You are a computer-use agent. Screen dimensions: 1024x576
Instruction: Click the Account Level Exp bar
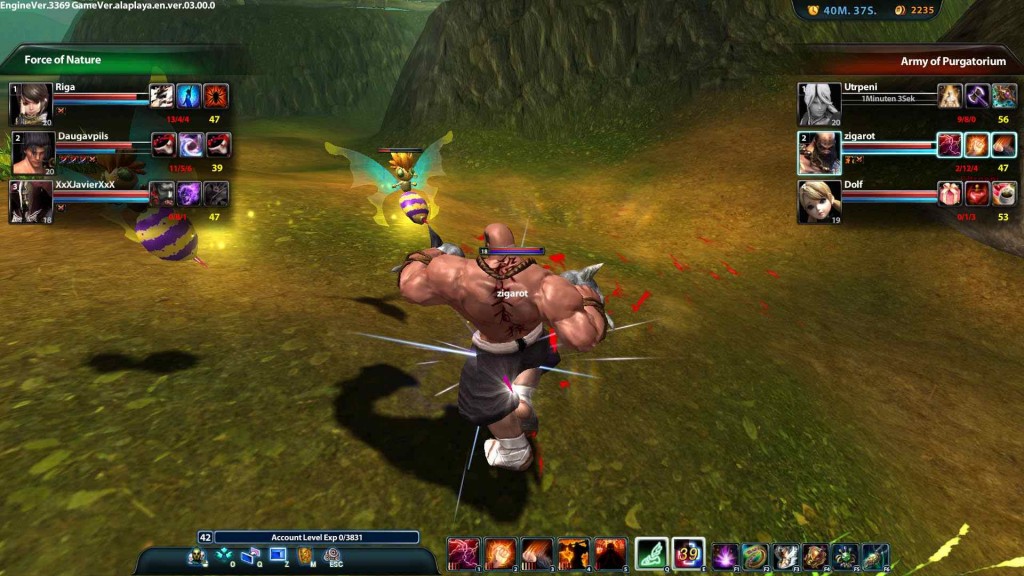(315, 537)
